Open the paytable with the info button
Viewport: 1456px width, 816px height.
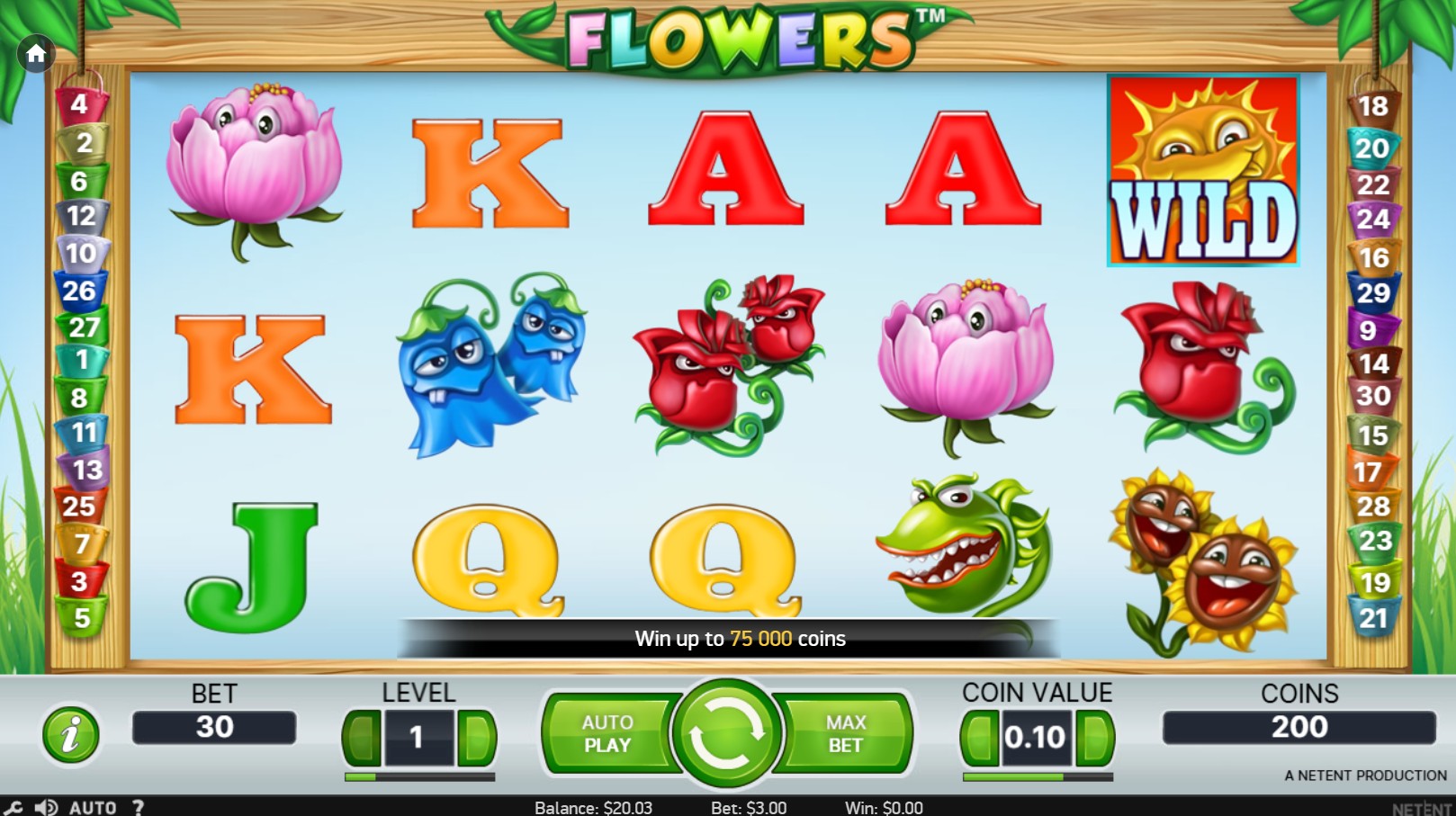point(70,733)
